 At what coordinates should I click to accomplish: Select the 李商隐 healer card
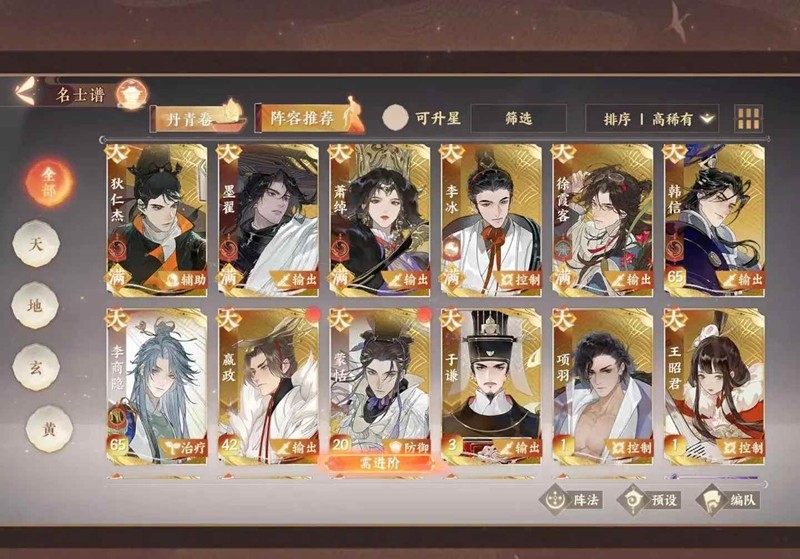tap(157, 386)
